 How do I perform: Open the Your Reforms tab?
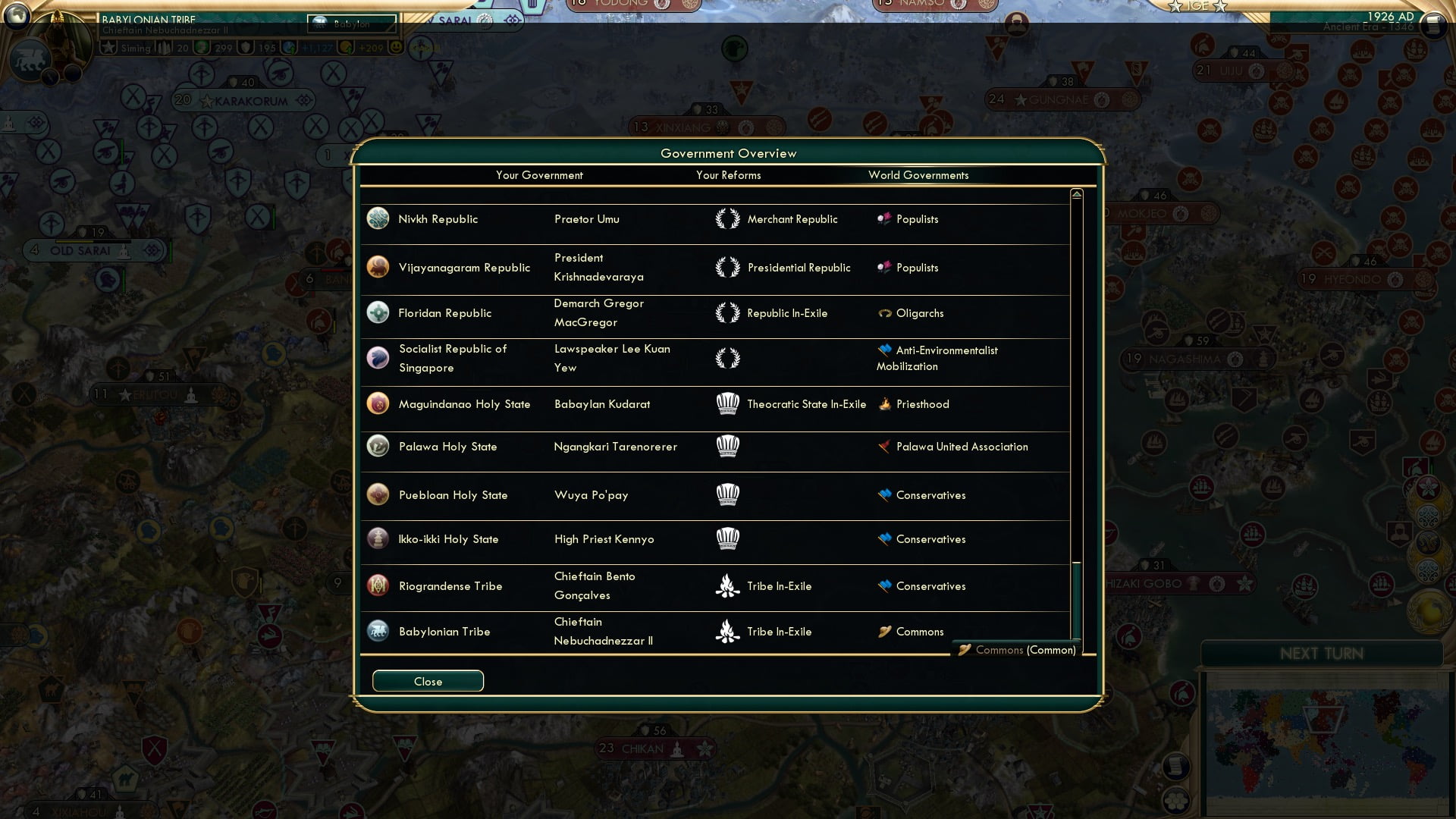[x=728, y=175]
